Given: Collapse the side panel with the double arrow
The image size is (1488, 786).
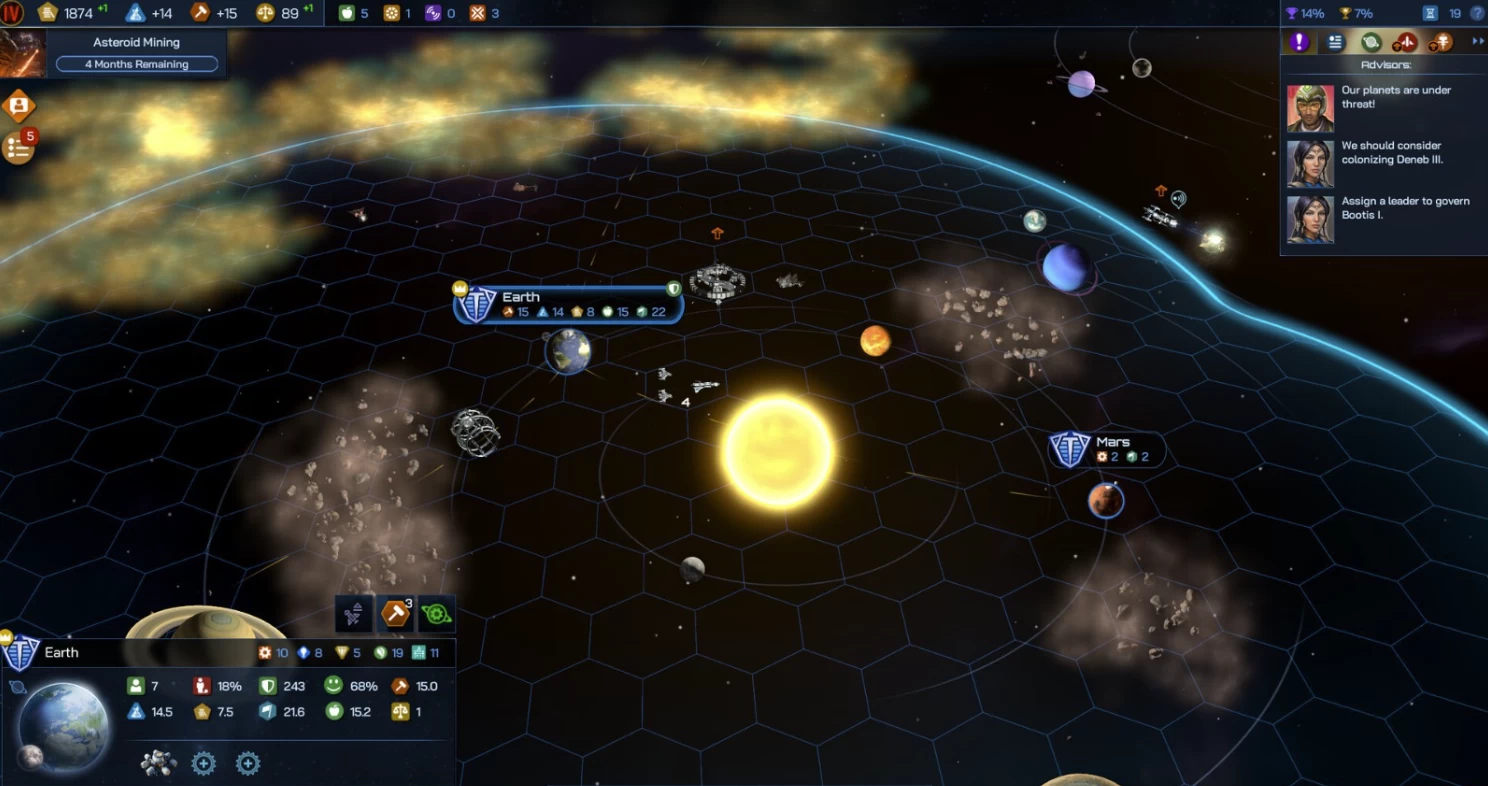Looking at the screenshot, I should coord(1477,42).
